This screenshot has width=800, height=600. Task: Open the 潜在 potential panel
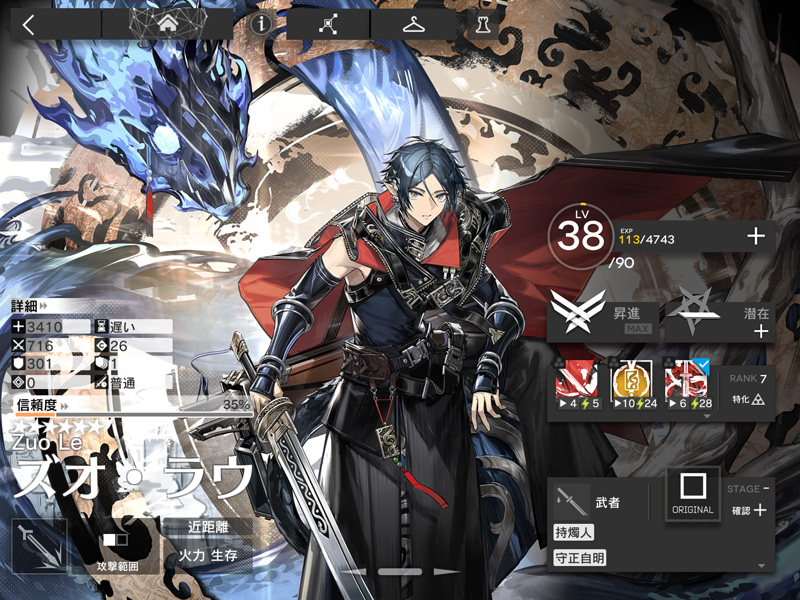(720, 316)
